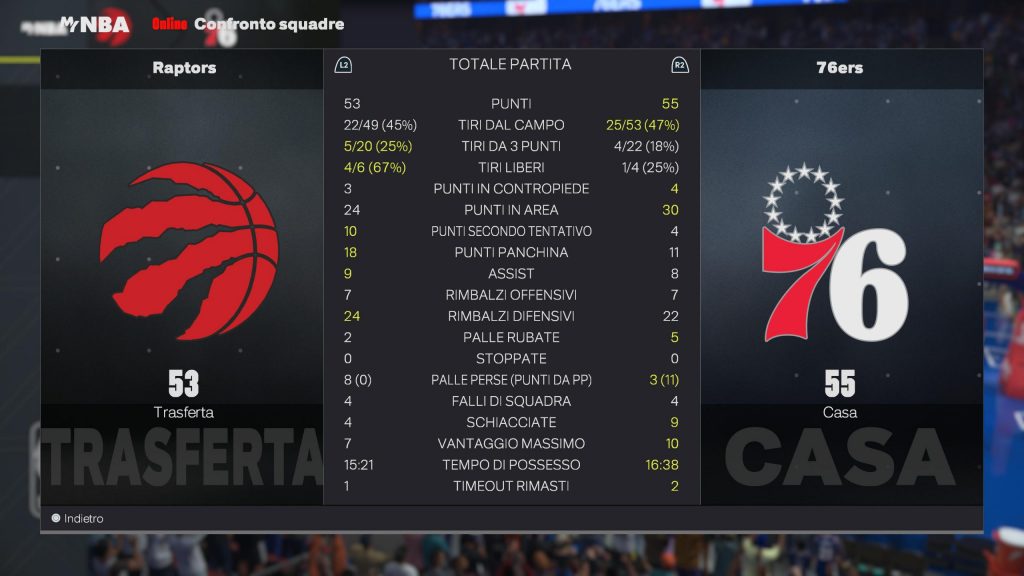
Task: Go back with the Indietro button
Action: 78,519
